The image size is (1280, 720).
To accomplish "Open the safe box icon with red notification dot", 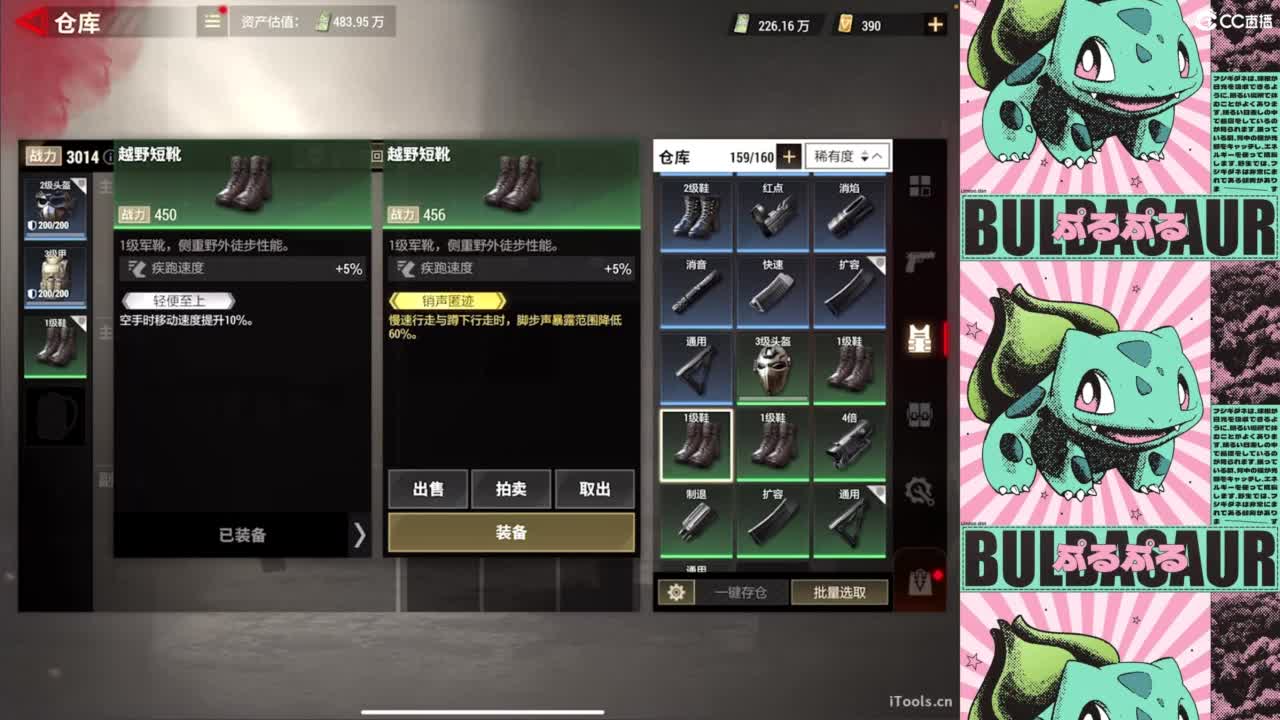I will 918,583.
